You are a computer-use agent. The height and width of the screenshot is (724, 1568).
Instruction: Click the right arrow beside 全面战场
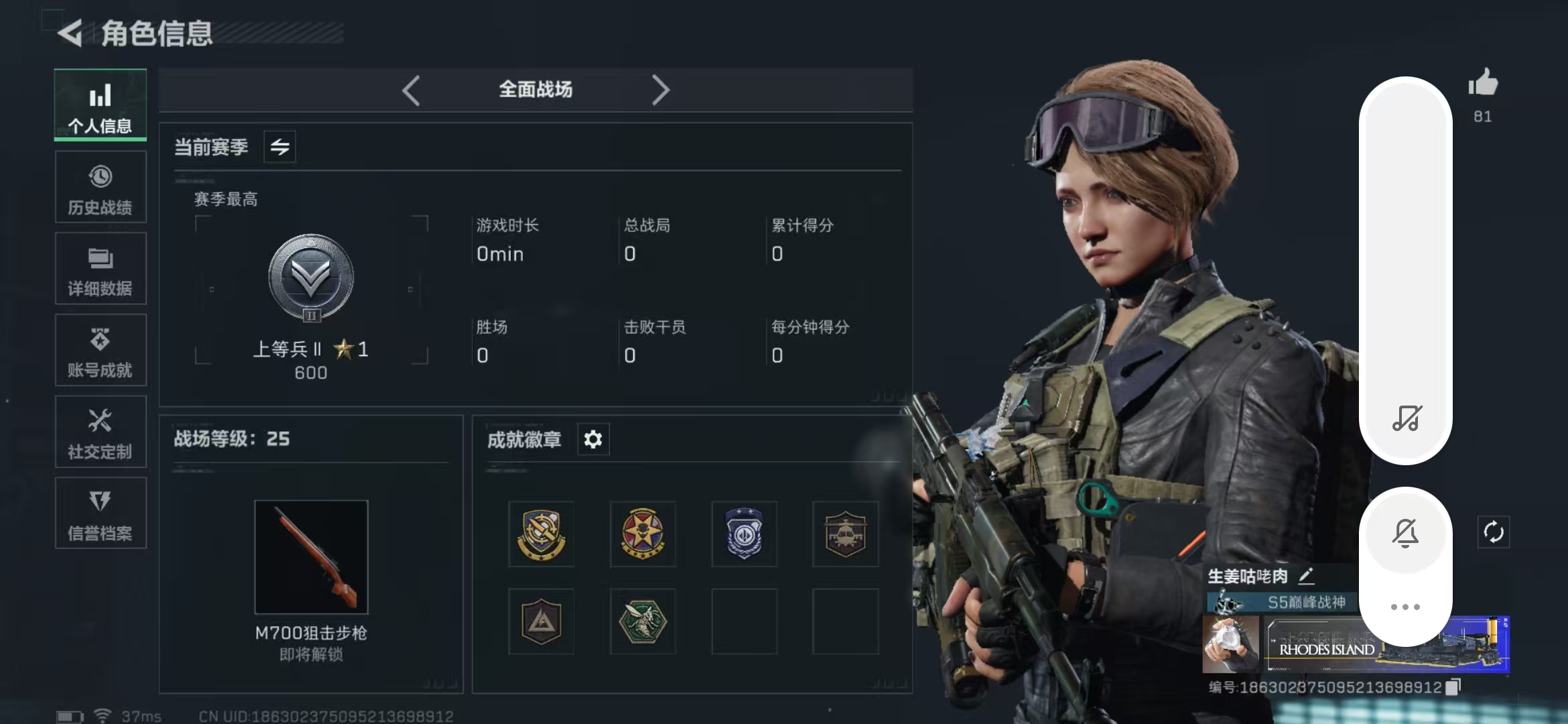660,90
